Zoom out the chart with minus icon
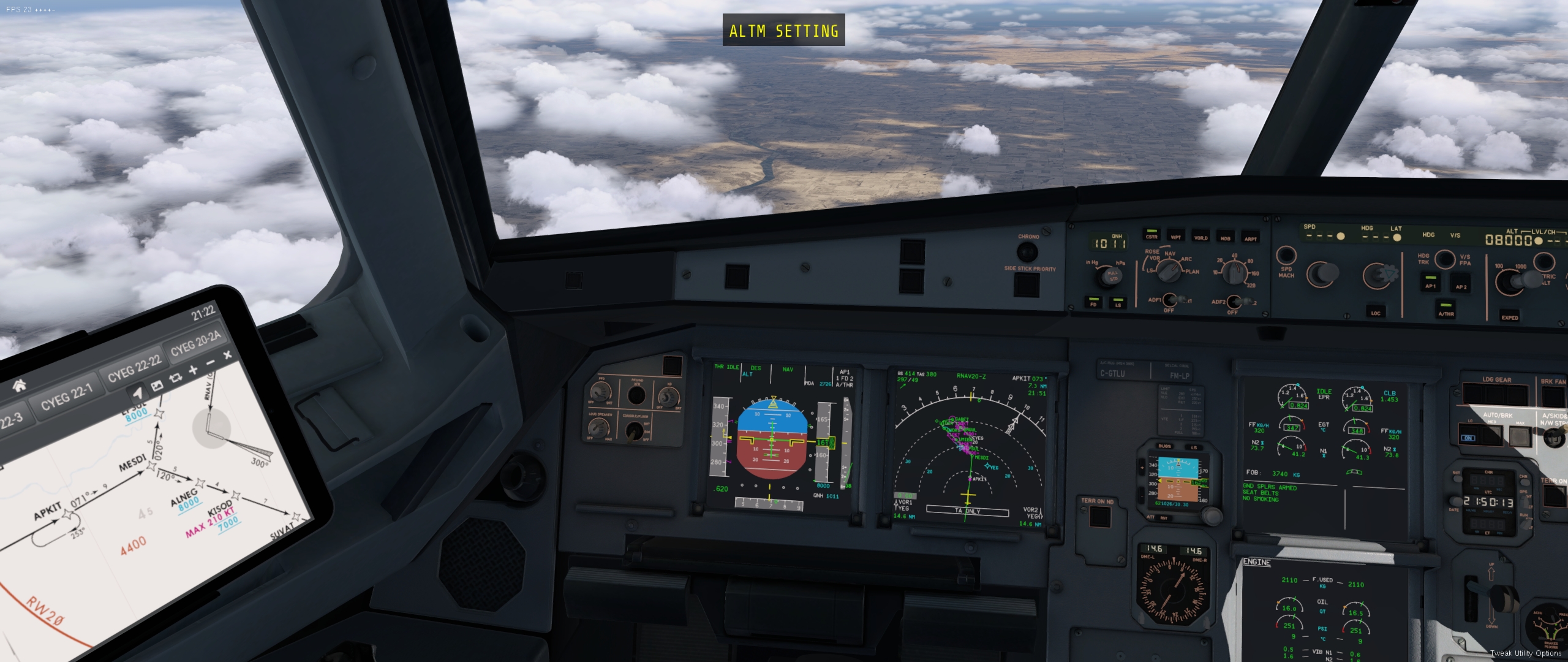This screenshot has width=1568, height=662. coord(211,363)
